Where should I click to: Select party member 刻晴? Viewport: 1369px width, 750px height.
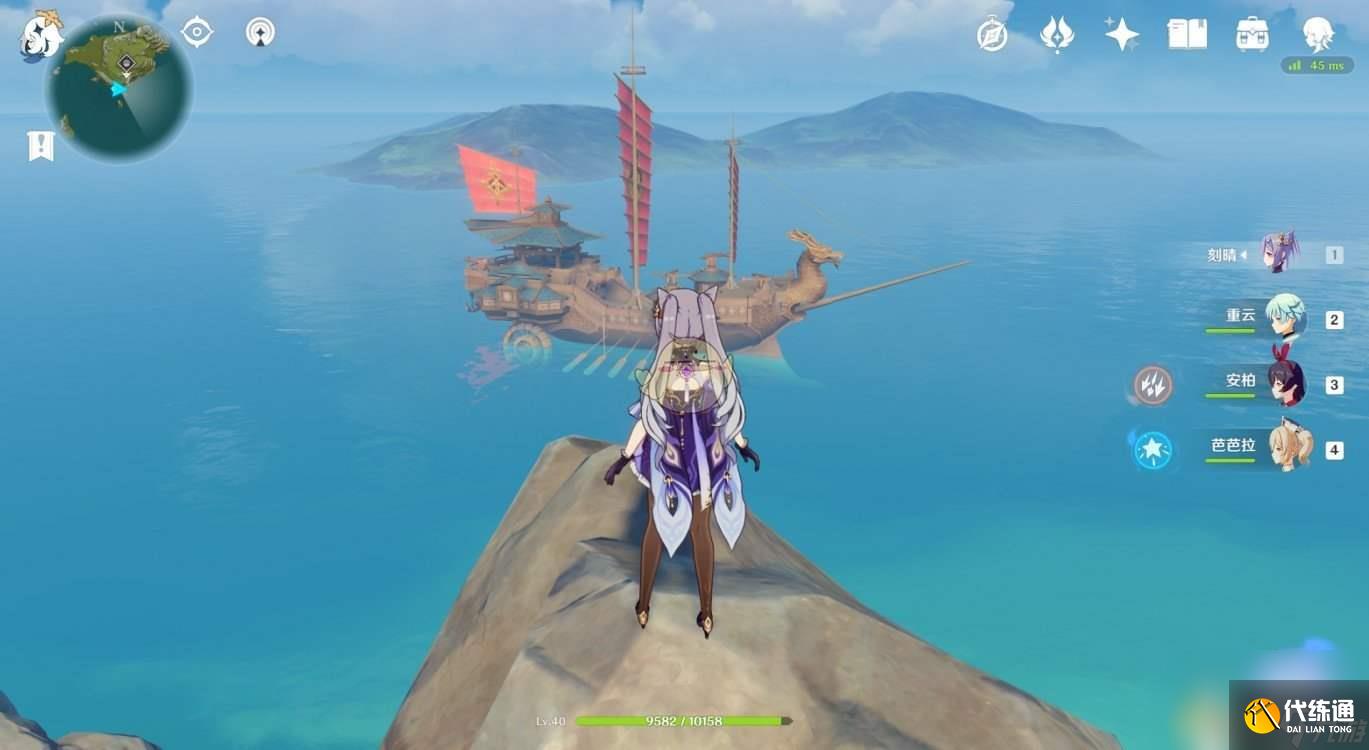1279,254
